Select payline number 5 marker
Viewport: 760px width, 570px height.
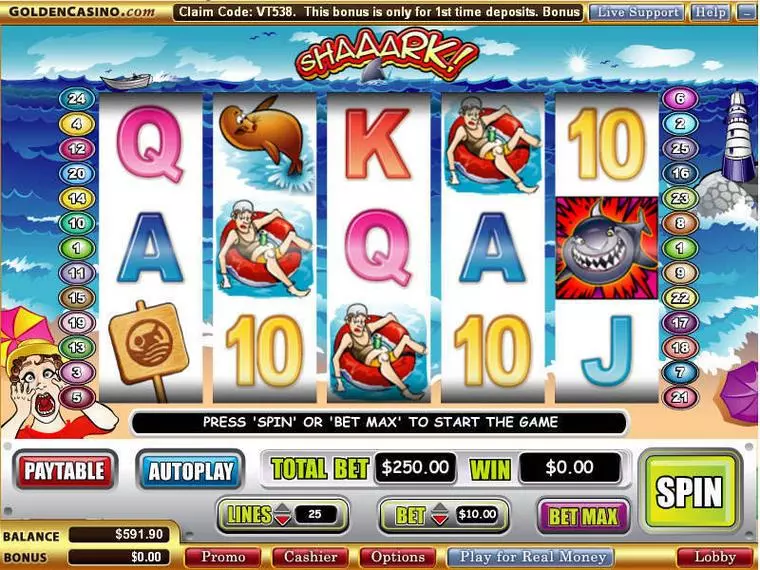[76, 397]
